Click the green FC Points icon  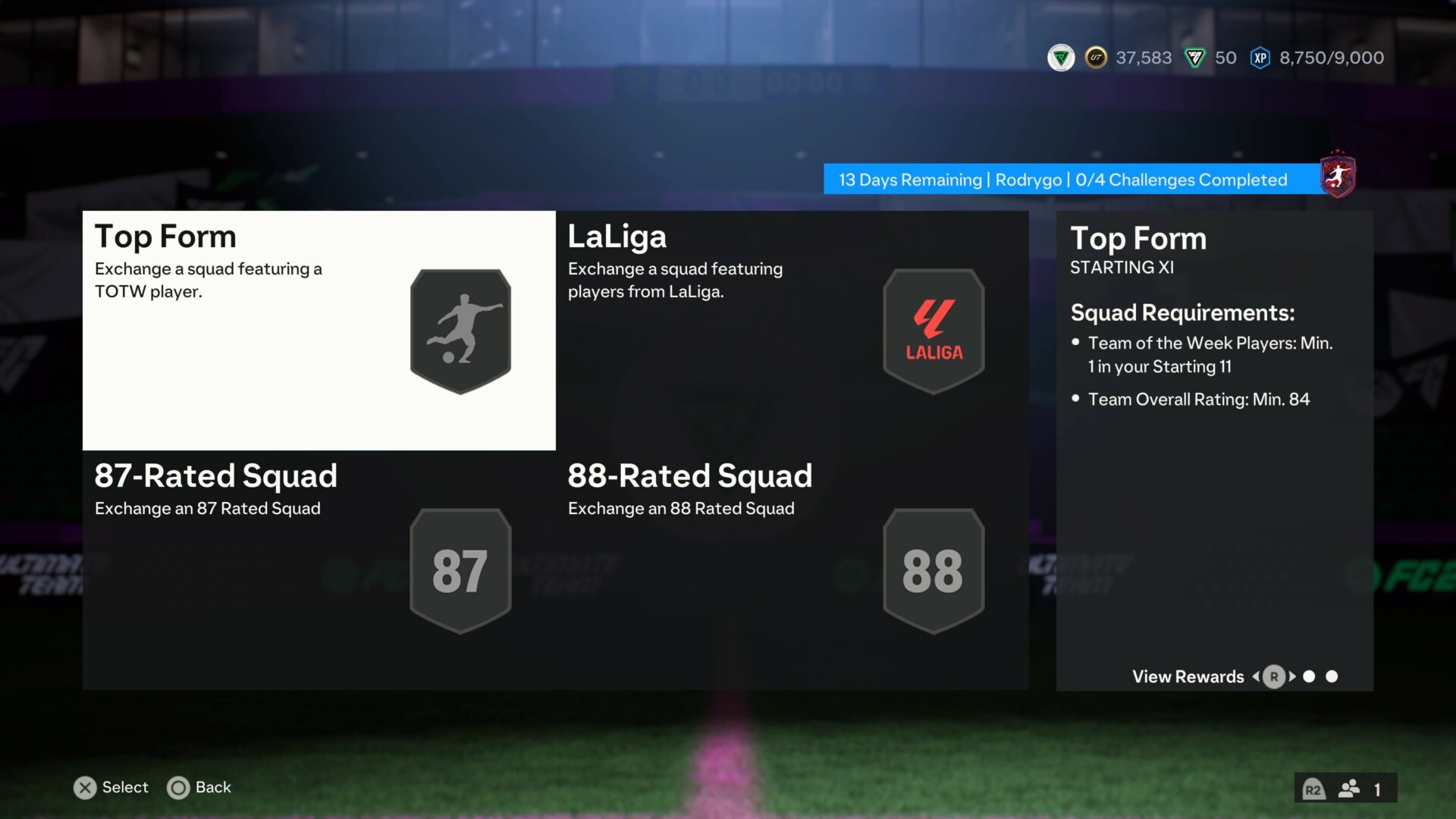[1194, 57]
